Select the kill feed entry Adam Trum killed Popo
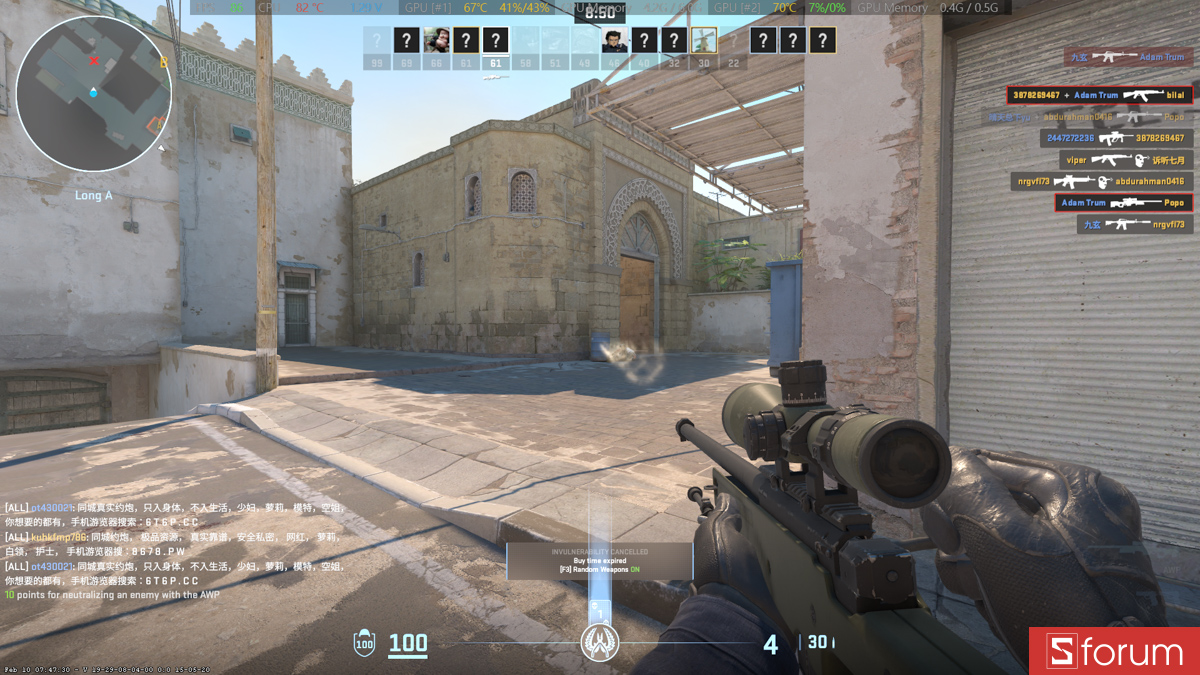Image resolution: width=1200 pixels, height=675 pixels. click(x=1123, y=203)
